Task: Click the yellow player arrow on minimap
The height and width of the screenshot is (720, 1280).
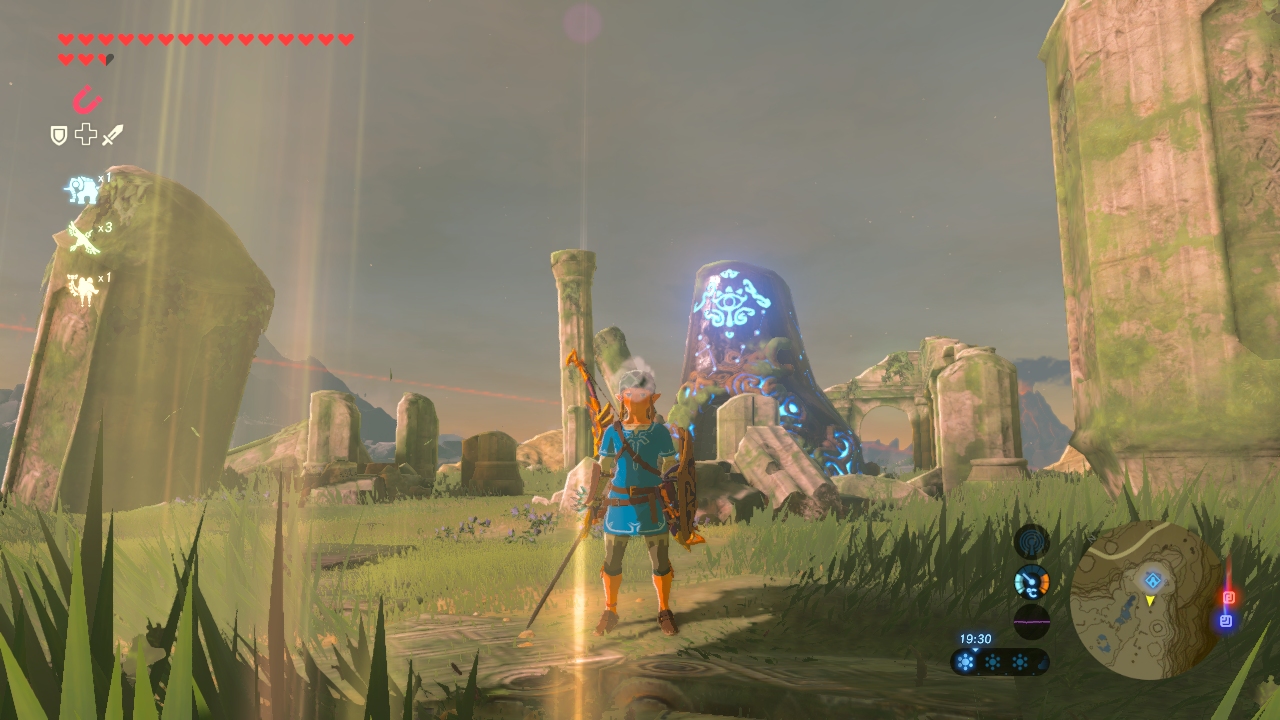Action: click(x=1150, y=600)
